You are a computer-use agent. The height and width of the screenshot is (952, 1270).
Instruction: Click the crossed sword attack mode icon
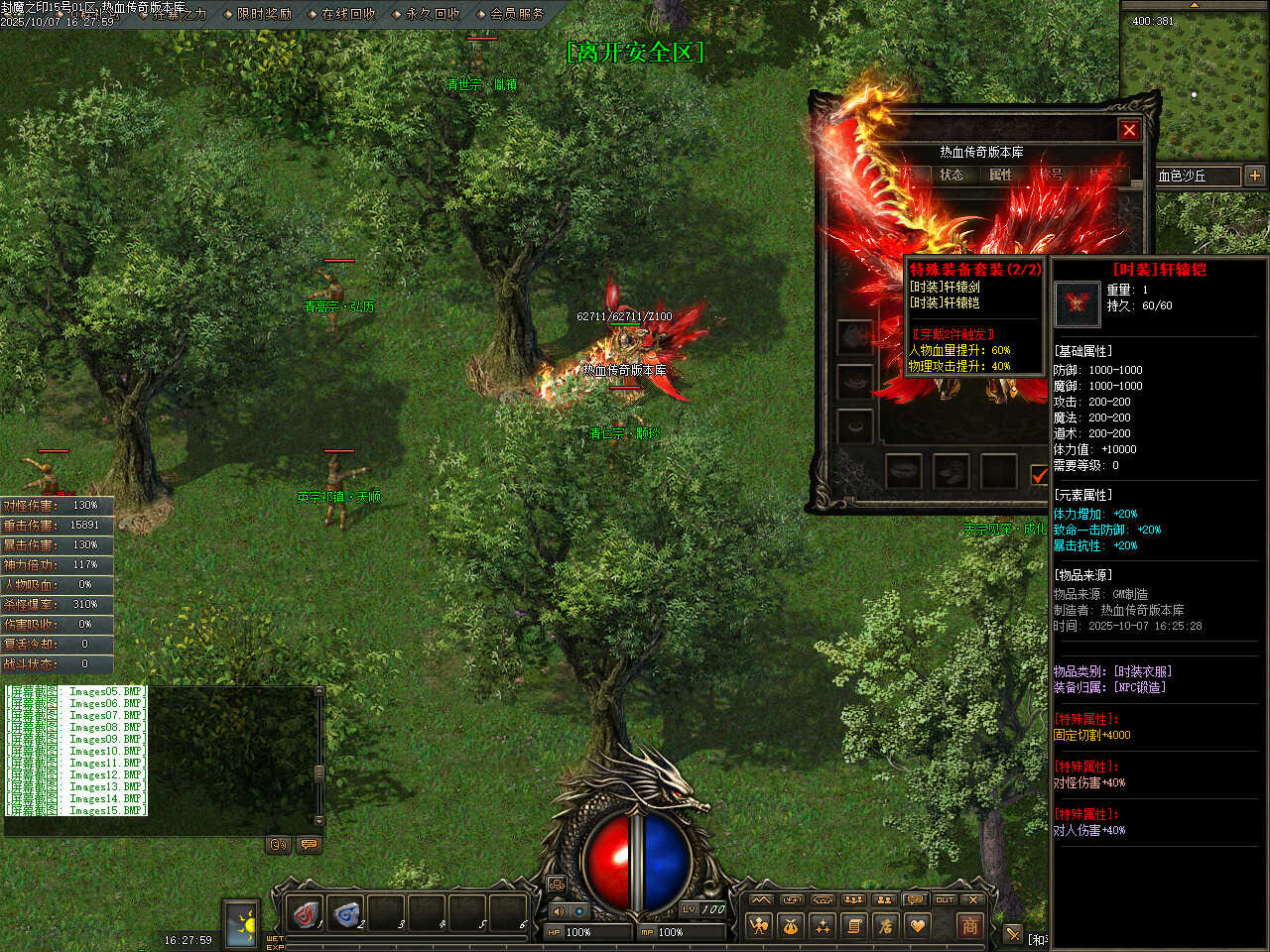point(1012,933)
